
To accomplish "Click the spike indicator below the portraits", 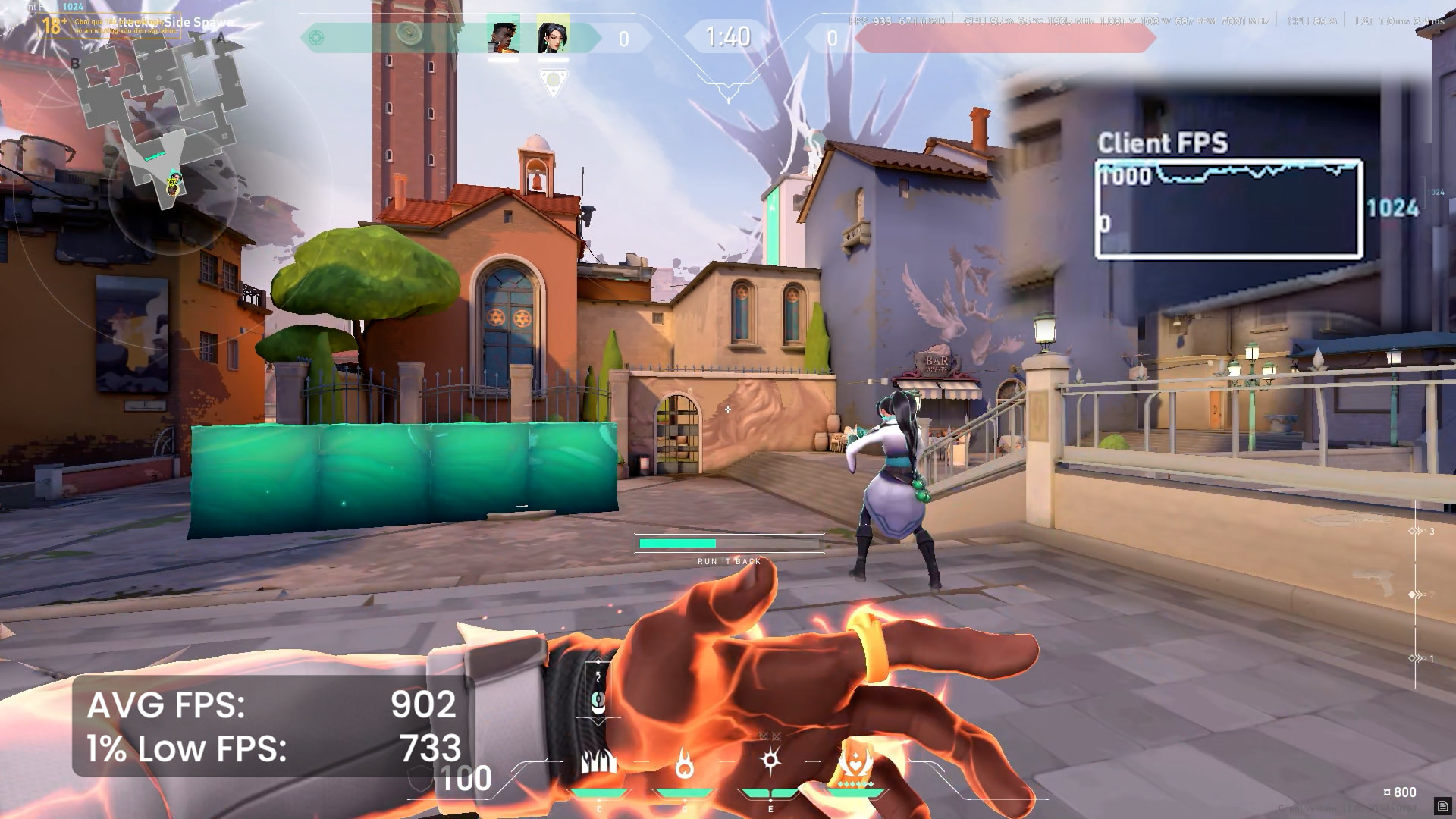I will 553,80.
